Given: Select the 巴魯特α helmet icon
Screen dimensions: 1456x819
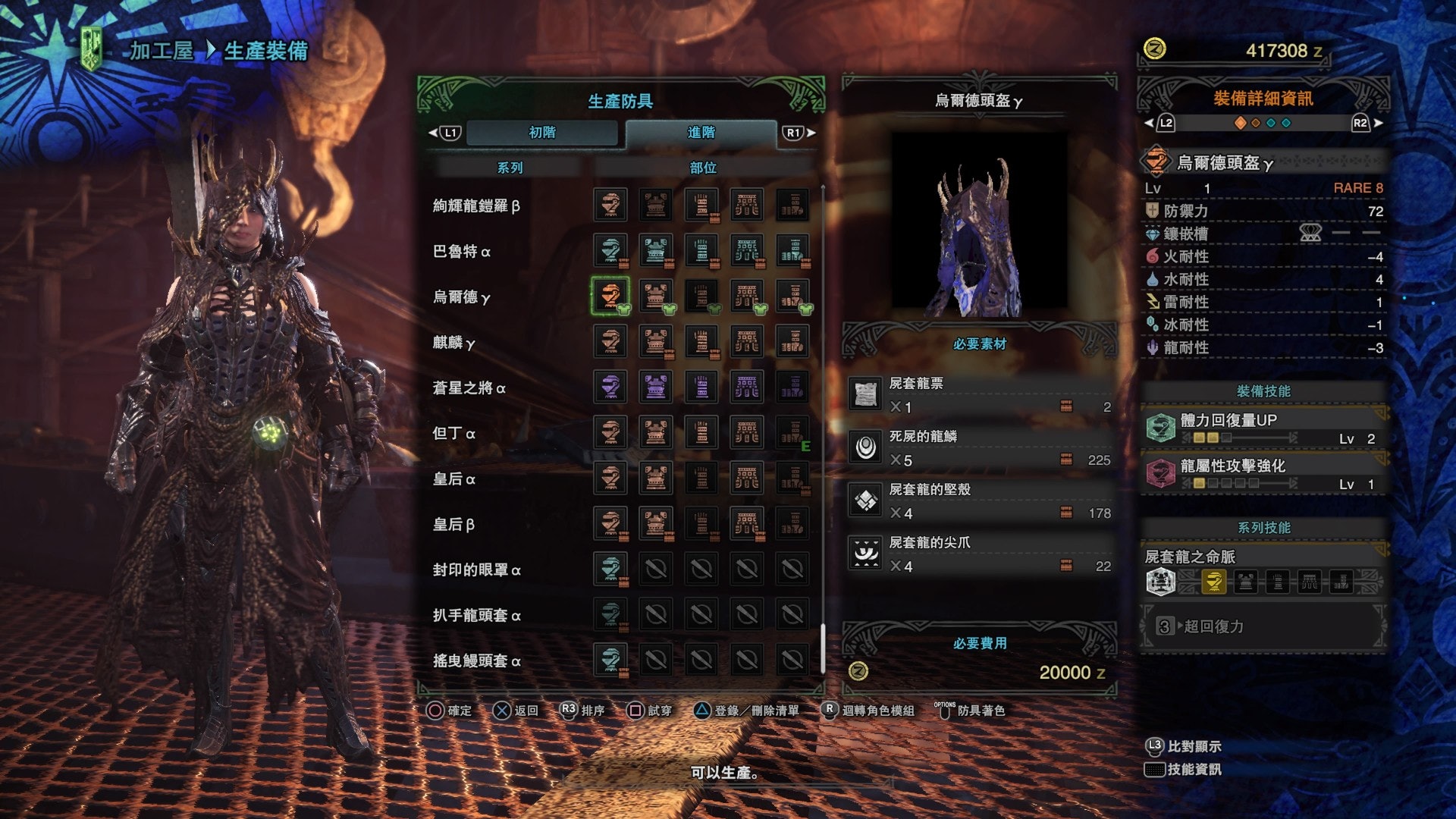Looking at the screenshot, I should pos(610,250).
